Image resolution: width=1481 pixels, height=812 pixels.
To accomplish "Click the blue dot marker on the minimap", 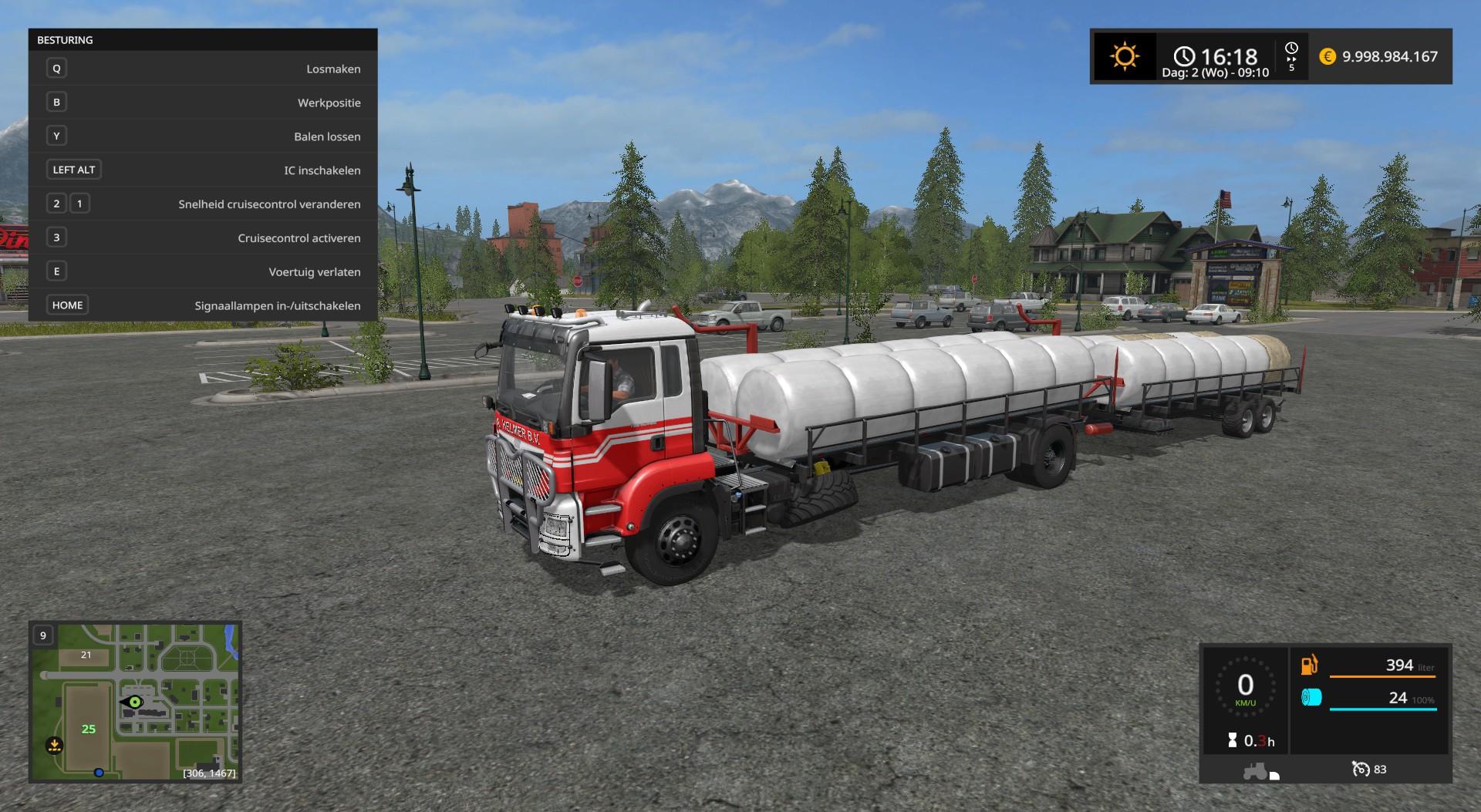I will coord(99,772).
